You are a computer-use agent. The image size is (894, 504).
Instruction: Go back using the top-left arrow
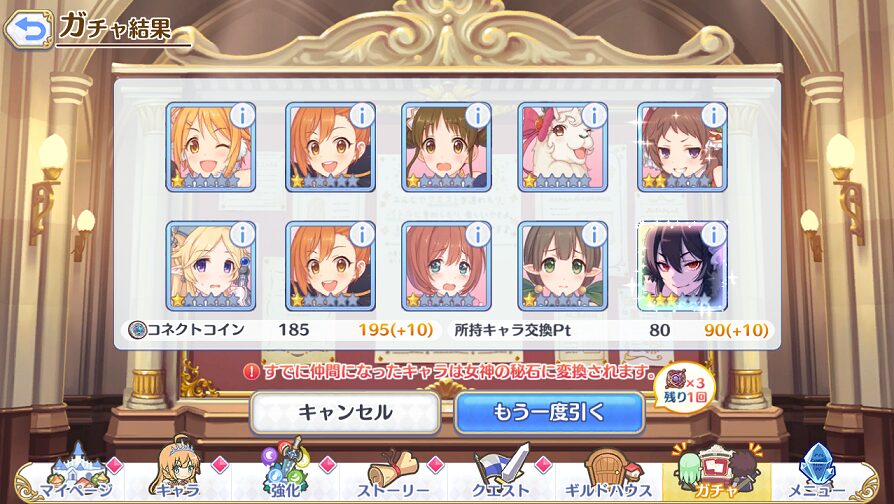point(28,29)
